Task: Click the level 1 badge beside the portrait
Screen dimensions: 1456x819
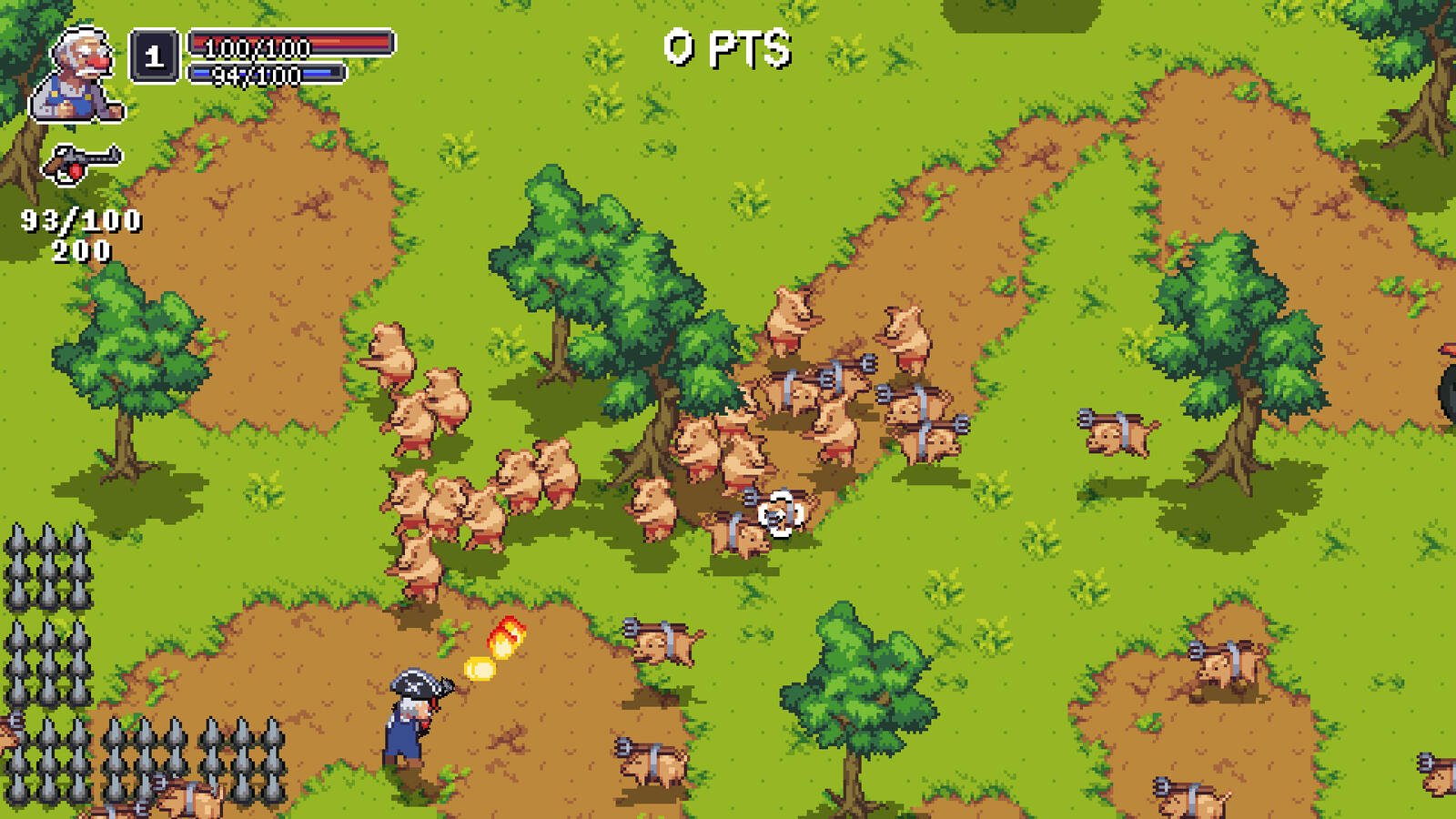Action: tap(153, 56)
